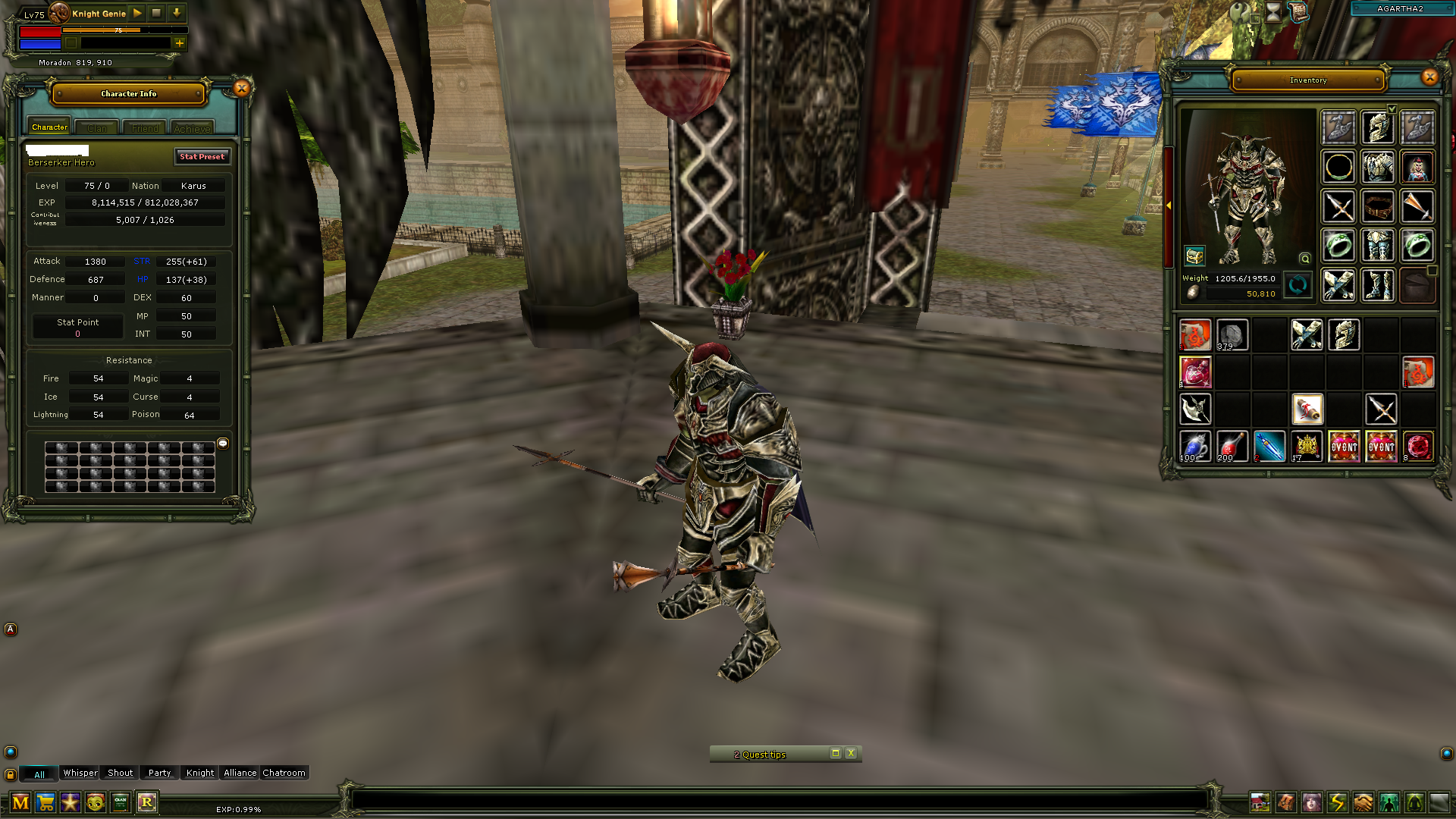Rotate character using the circular arrows icon
The width and height of the screenshot is (1456, 819).
point(1298,286)
